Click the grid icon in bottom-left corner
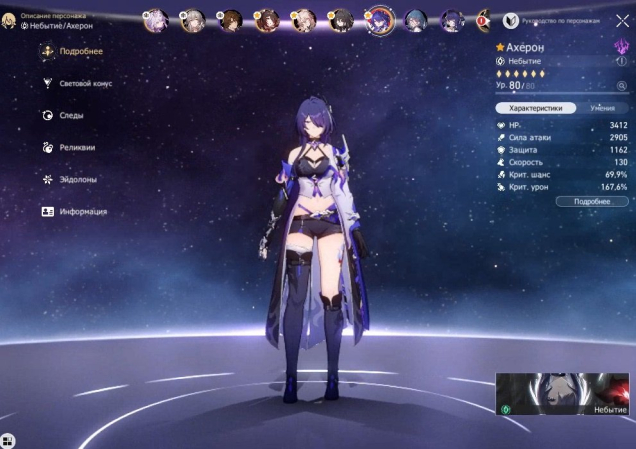This screenshot has height=449, width=636. [x=8, y=440]
